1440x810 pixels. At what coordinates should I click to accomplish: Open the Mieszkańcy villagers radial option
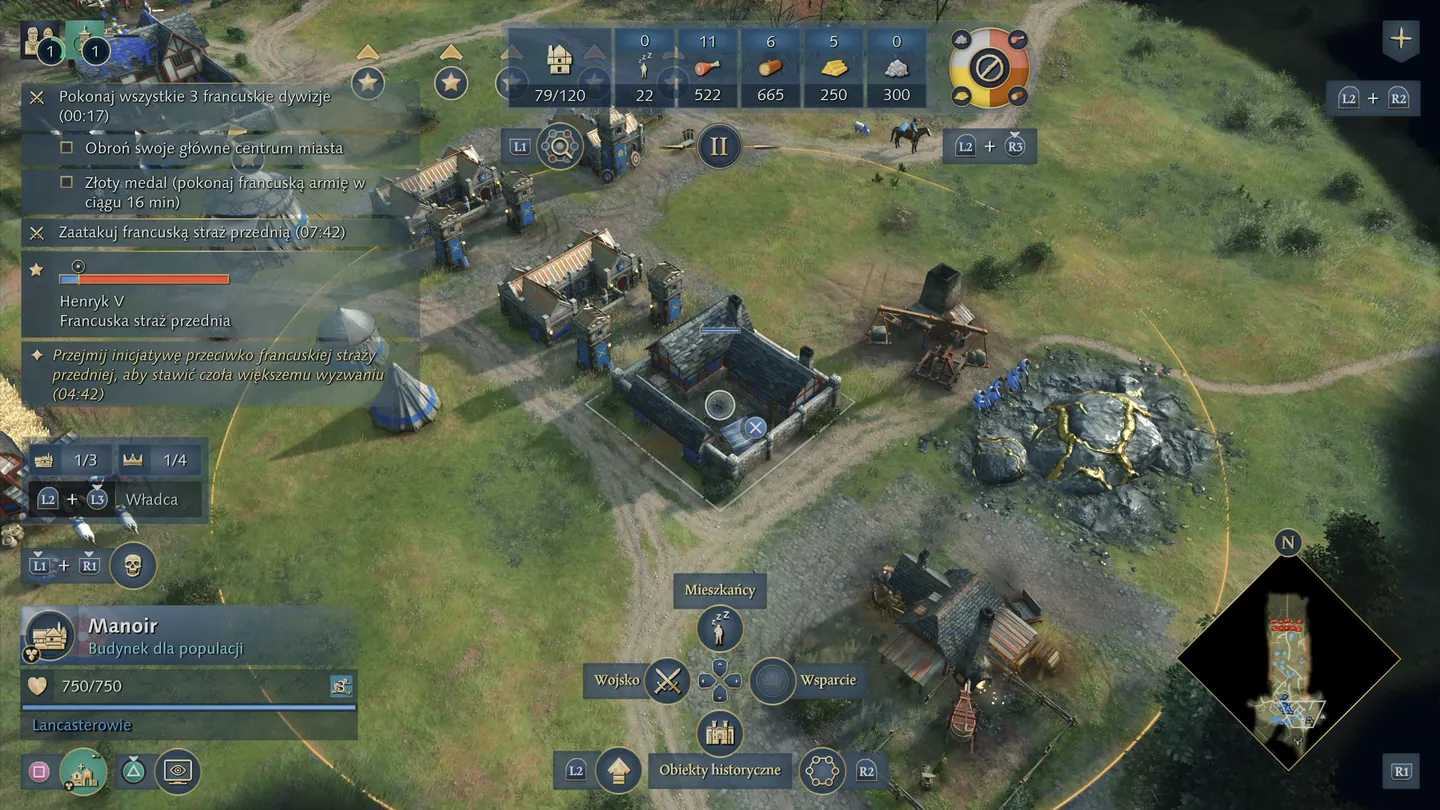[720, 629]
